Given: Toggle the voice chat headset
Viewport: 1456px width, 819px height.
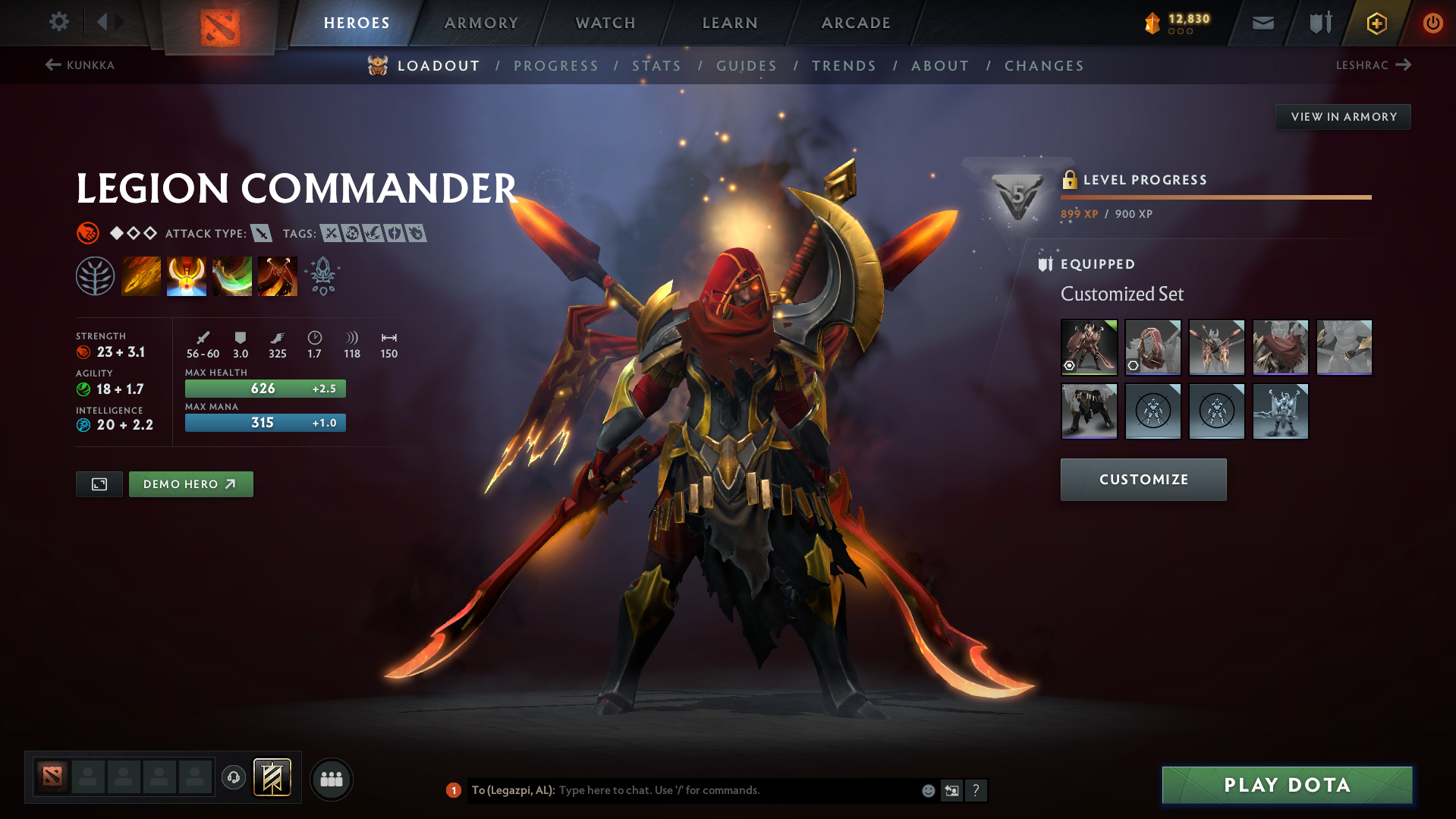Looking at the screenshot, I should tap(233, 778).
